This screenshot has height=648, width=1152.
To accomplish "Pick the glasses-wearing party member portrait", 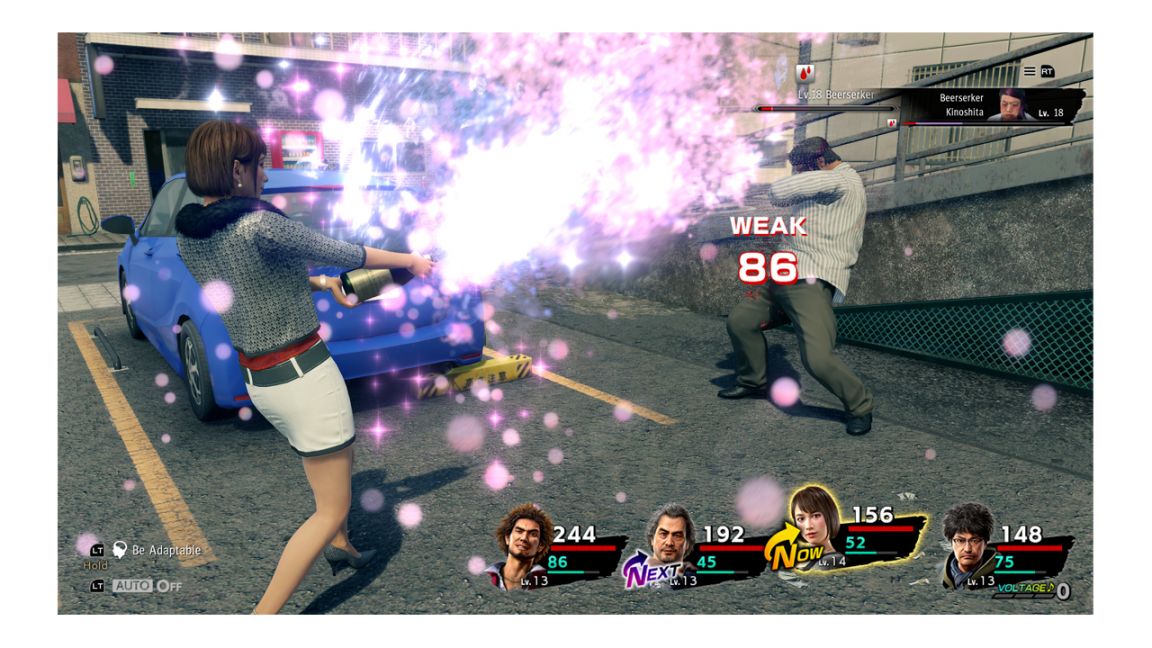I will (968, 545).
